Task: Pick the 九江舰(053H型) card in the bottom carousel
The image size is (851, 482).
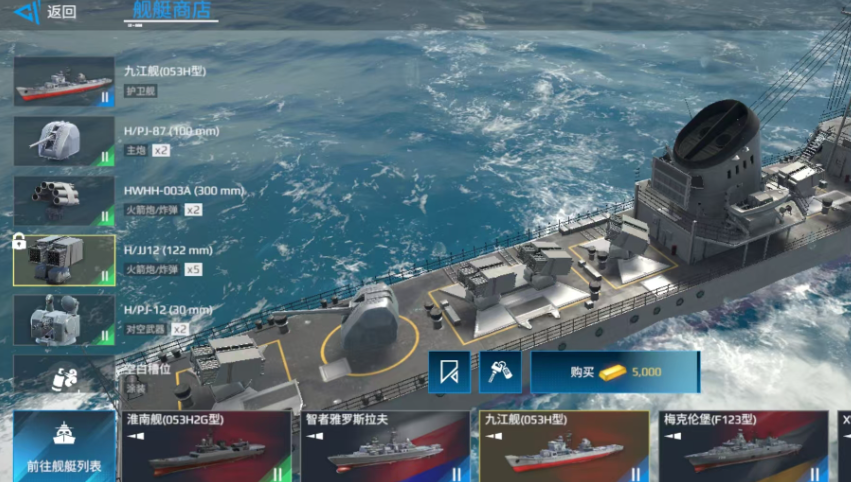Action: coord(563,446)
